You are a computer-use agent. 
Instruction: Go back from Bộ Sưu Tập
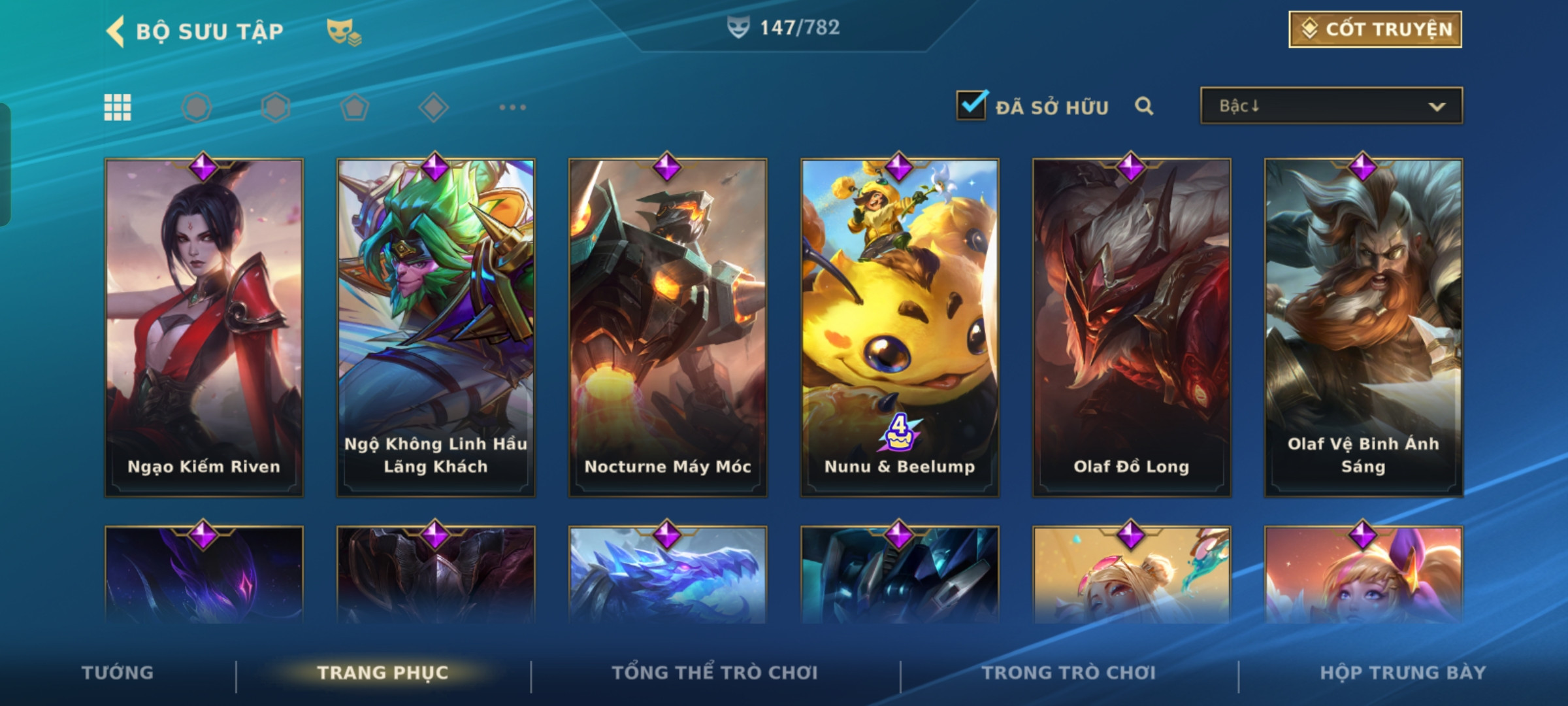pos(116,31)
